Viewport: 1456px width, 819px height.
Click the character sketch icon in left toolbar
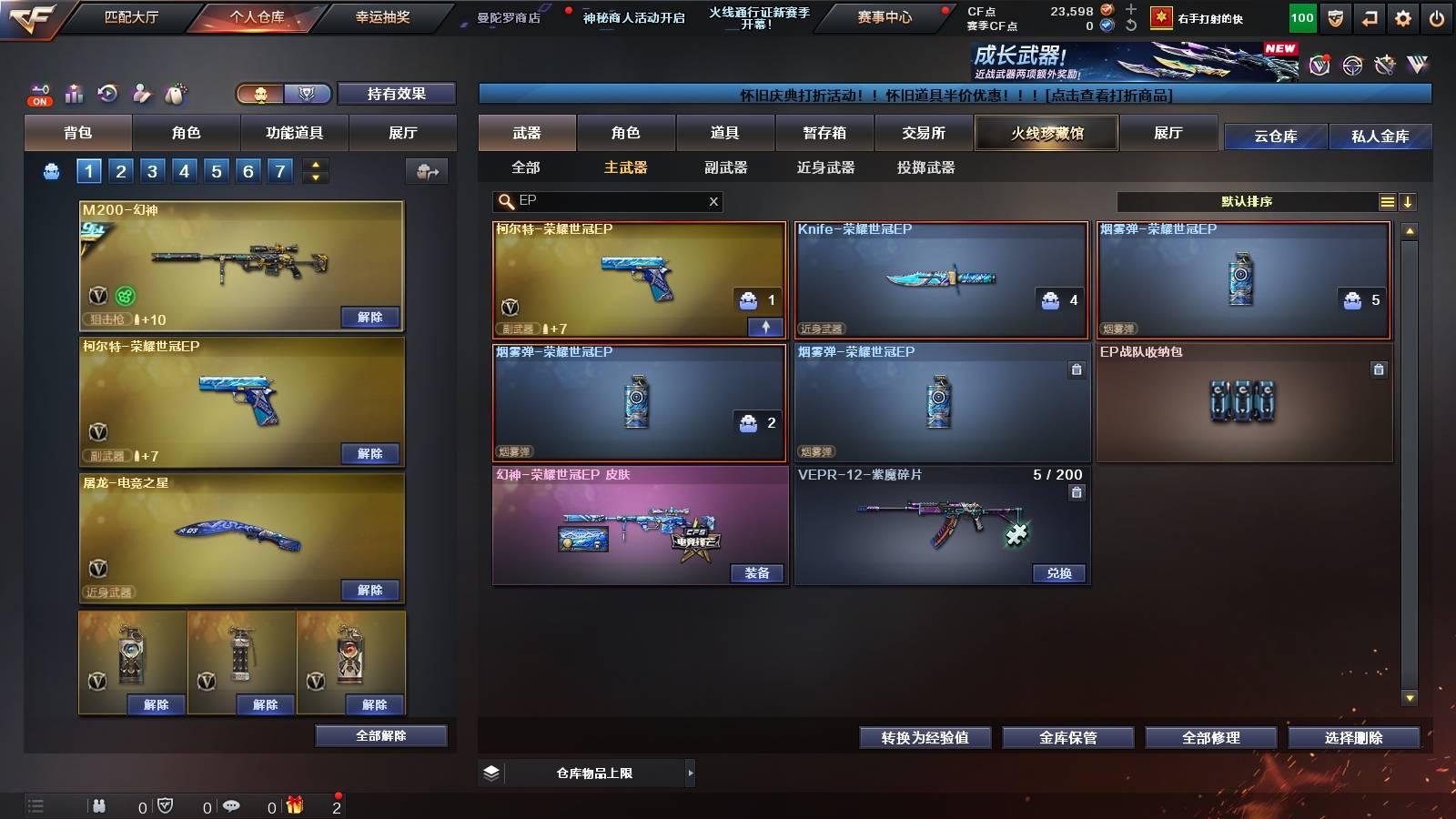click(x=140, y=91)
